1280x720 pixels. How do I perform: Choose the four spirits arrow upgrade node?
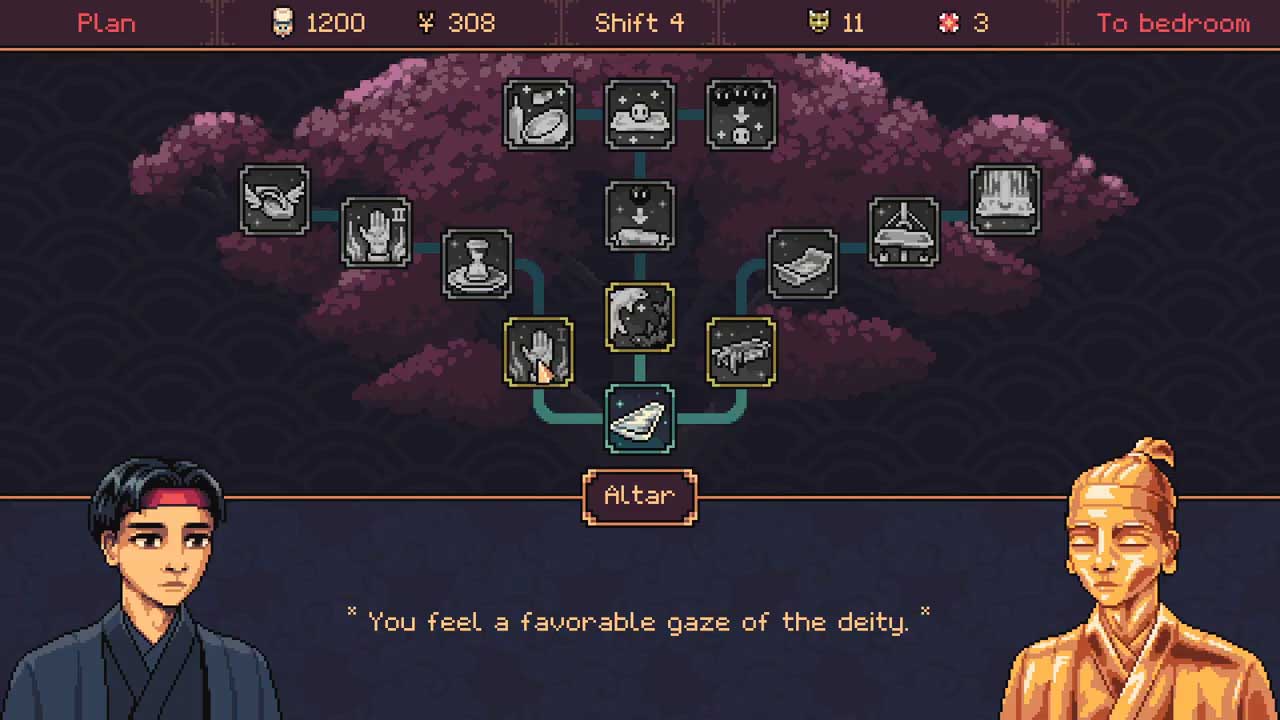pos(741,115)
